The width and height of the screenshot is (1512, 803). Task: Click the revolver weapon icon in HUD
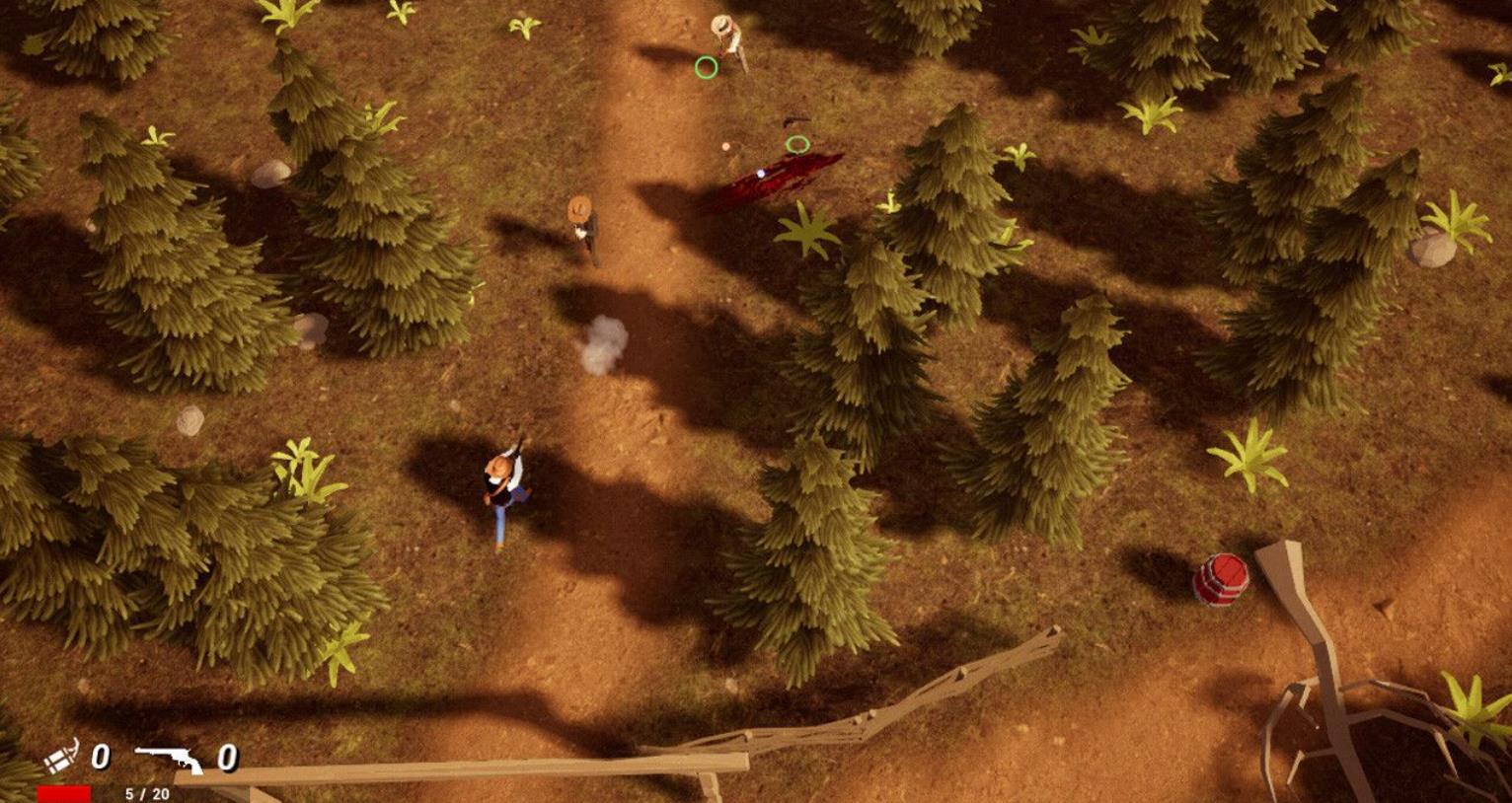coord(170,760)
